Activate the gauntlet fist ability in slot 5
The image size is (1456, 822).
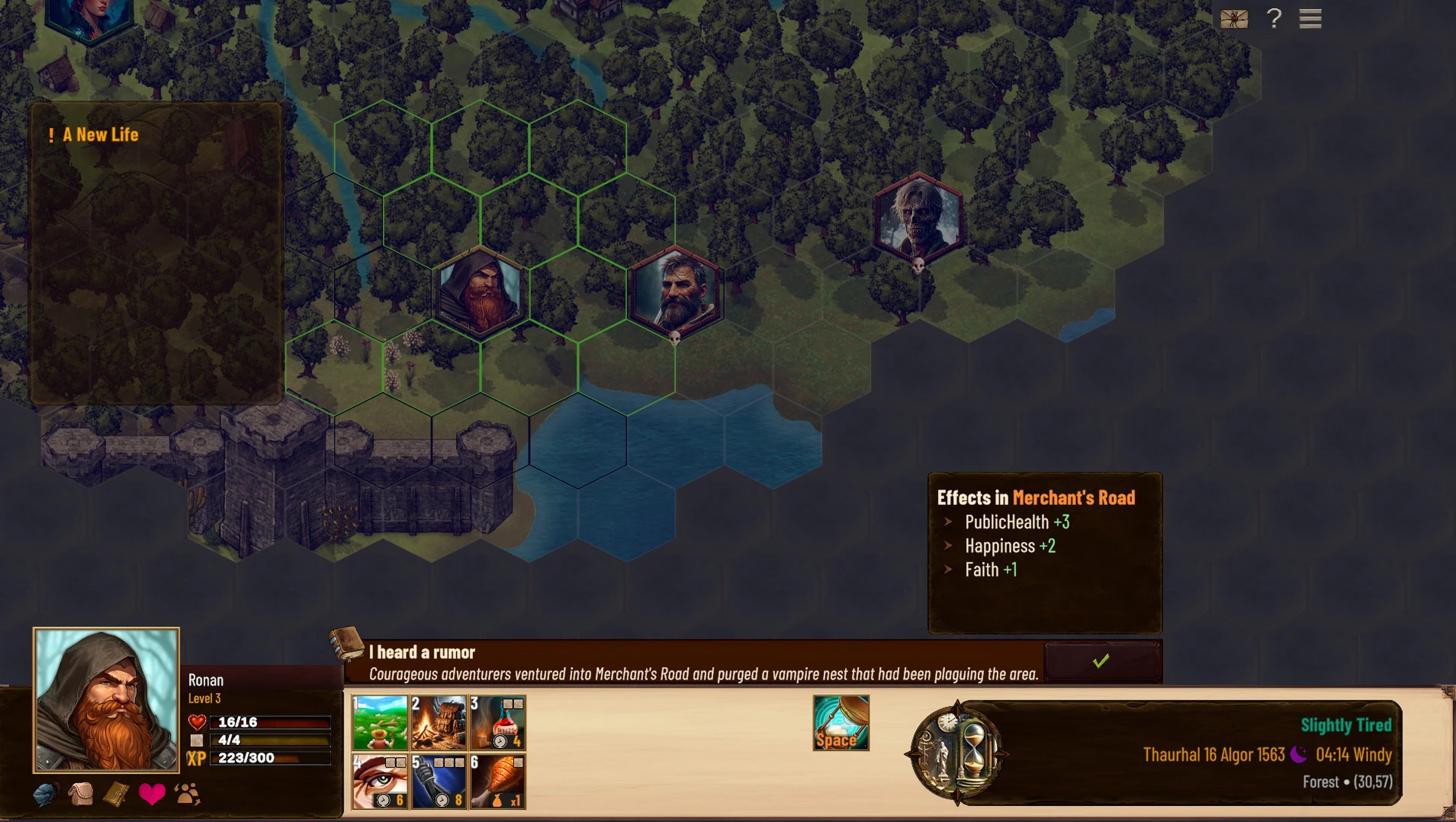tap(439, 781)
